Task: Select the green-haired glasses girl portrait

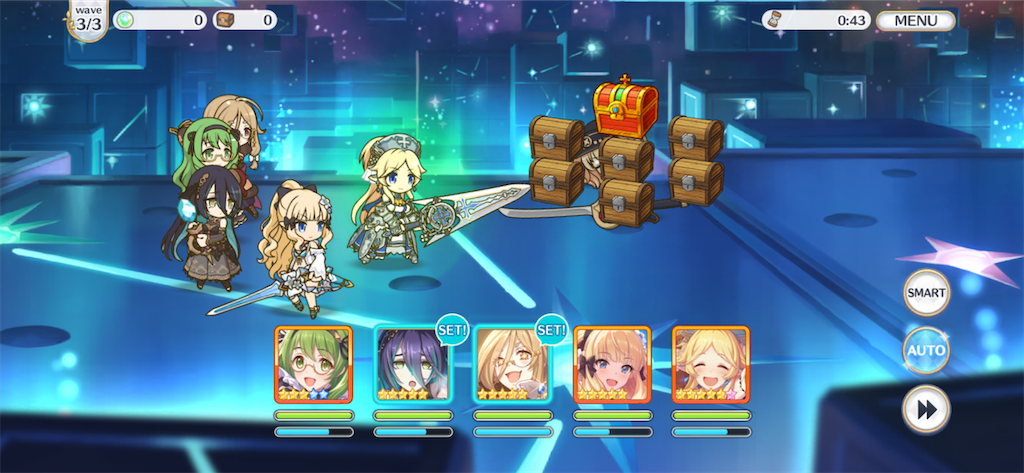Action: (x=313, y=365)
